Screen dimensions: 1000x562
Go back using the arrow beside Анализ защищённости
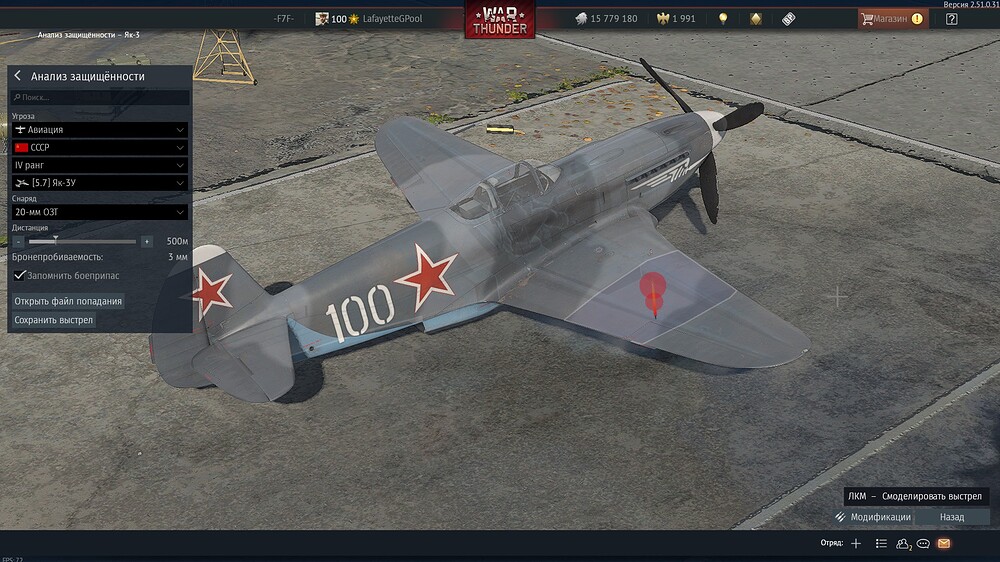click(18, 76)
